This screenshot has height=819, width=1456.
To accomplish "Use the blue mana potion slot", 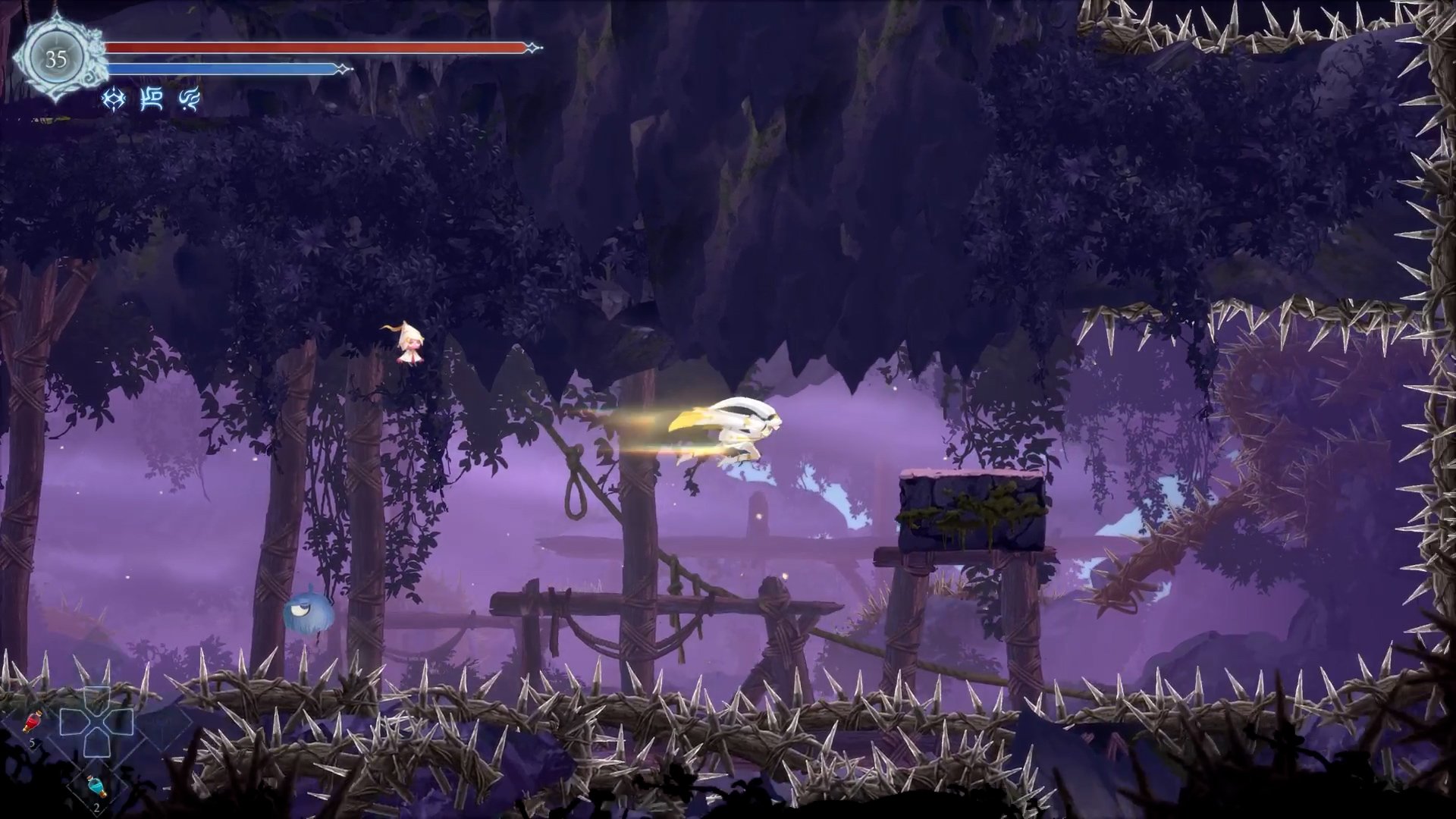I will [96, 786].
